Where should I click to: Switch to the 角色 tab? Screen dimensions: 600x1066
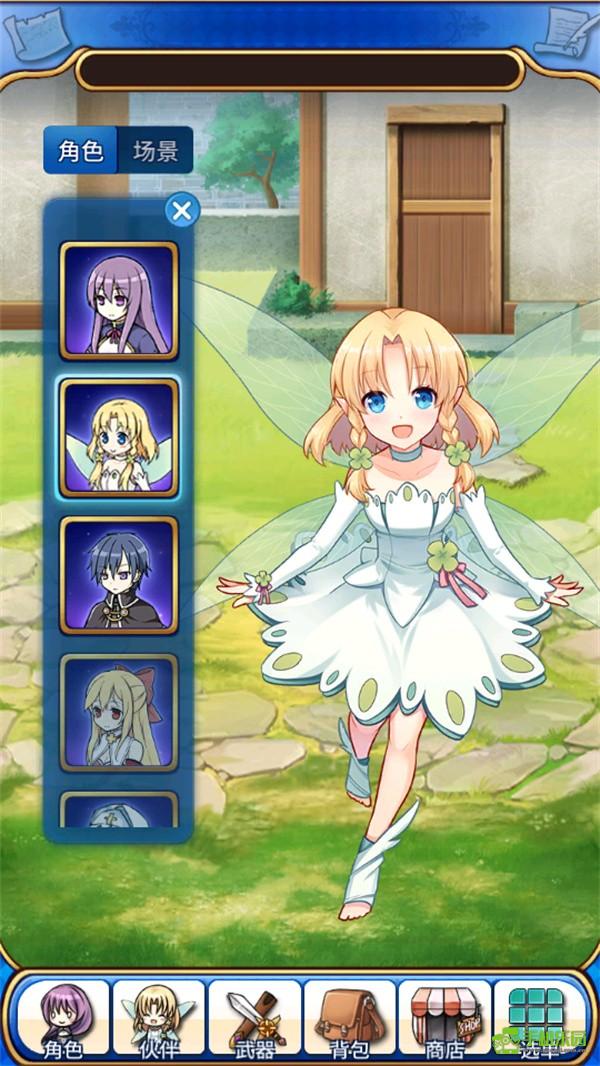point(81,151)
